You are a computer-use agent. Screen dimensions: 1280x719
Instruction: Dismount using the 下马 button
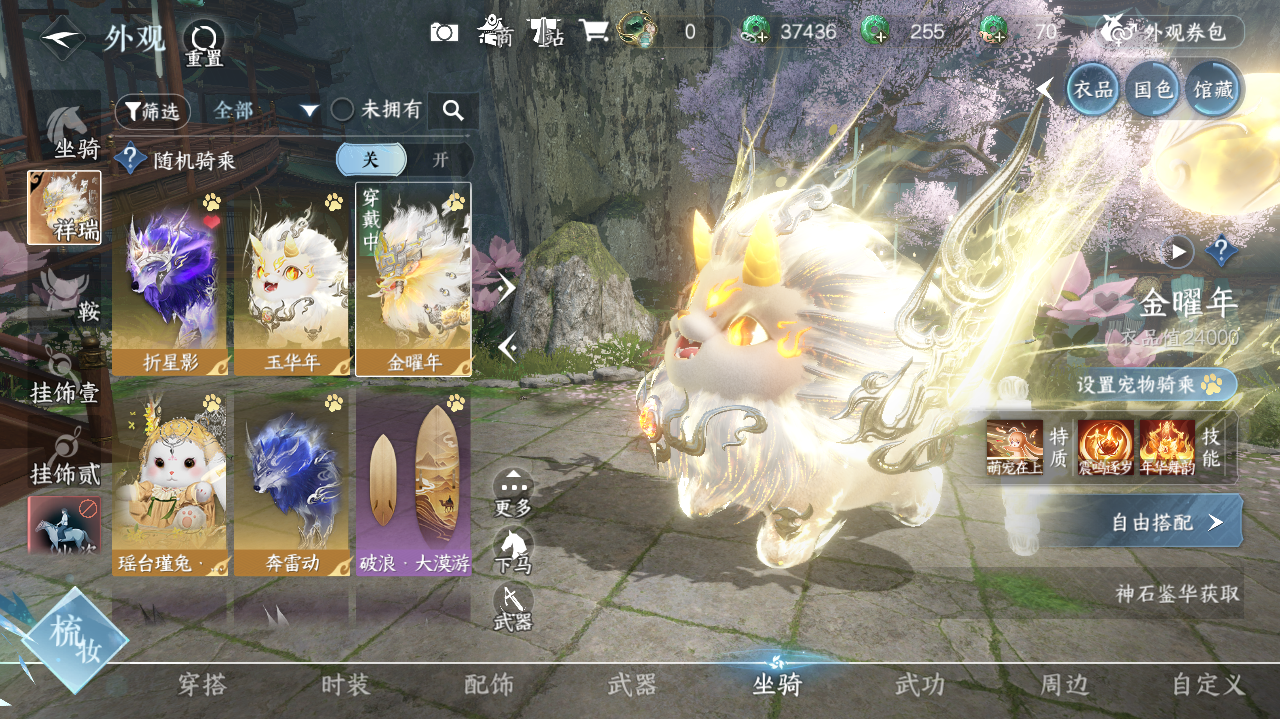pyautogui.click(x=513, y=550)
